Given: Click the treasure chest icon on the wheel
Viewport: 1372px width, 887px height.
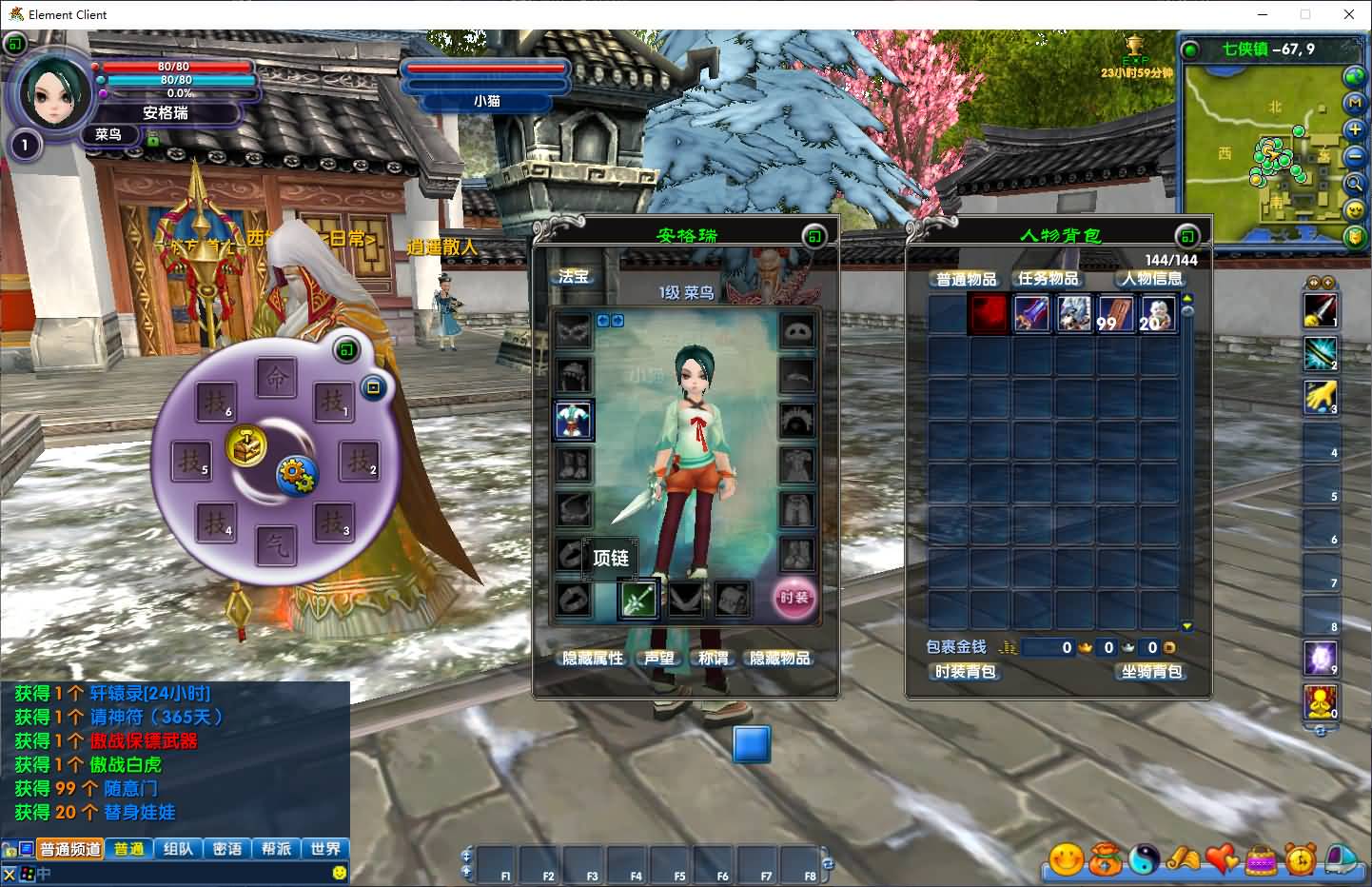Looking at the screenshot, I should point(245,445).
